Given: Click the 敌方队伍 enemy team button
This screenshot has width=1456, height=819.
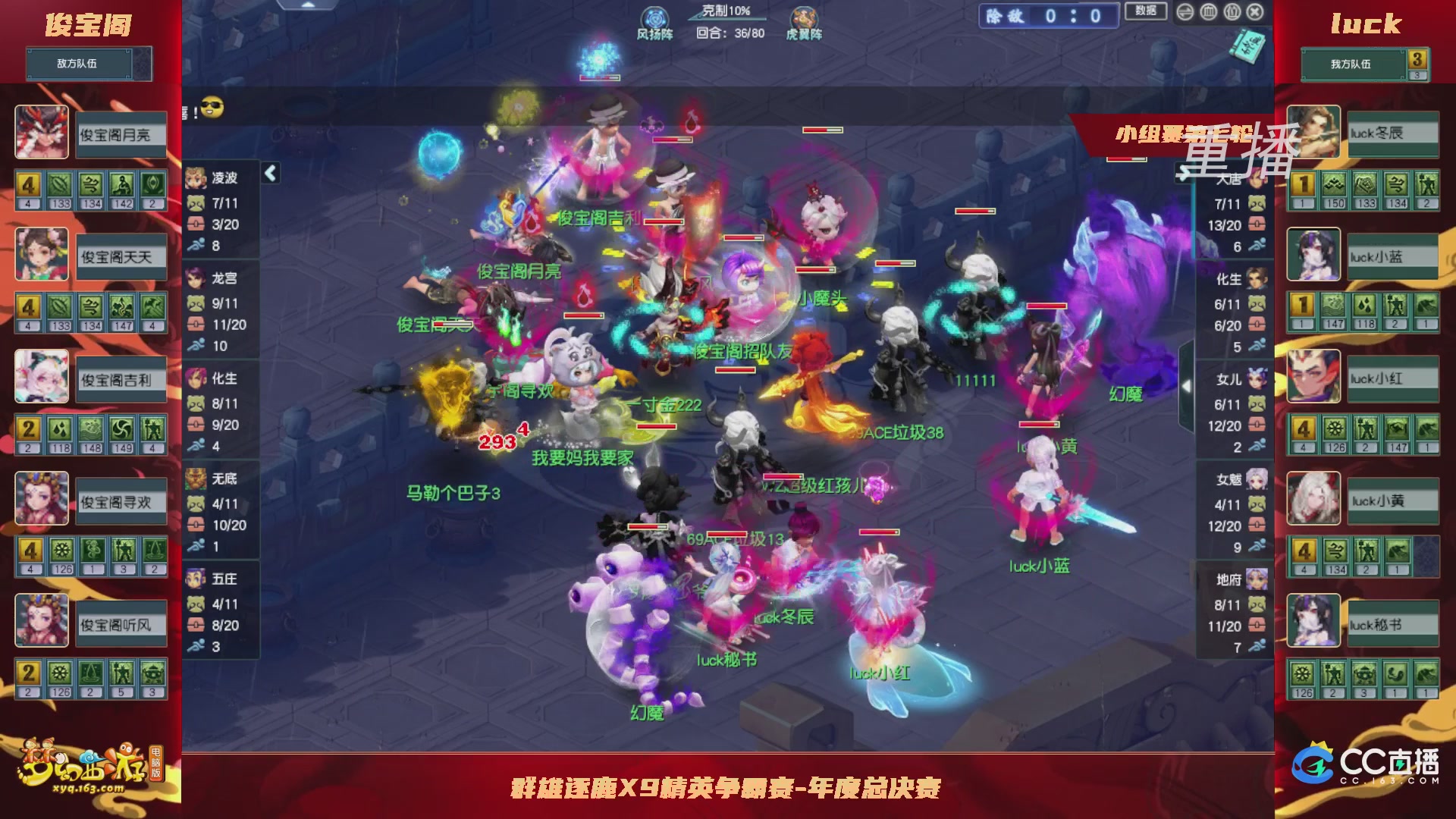Looking at the screenshot, I should tap(79, 64).
